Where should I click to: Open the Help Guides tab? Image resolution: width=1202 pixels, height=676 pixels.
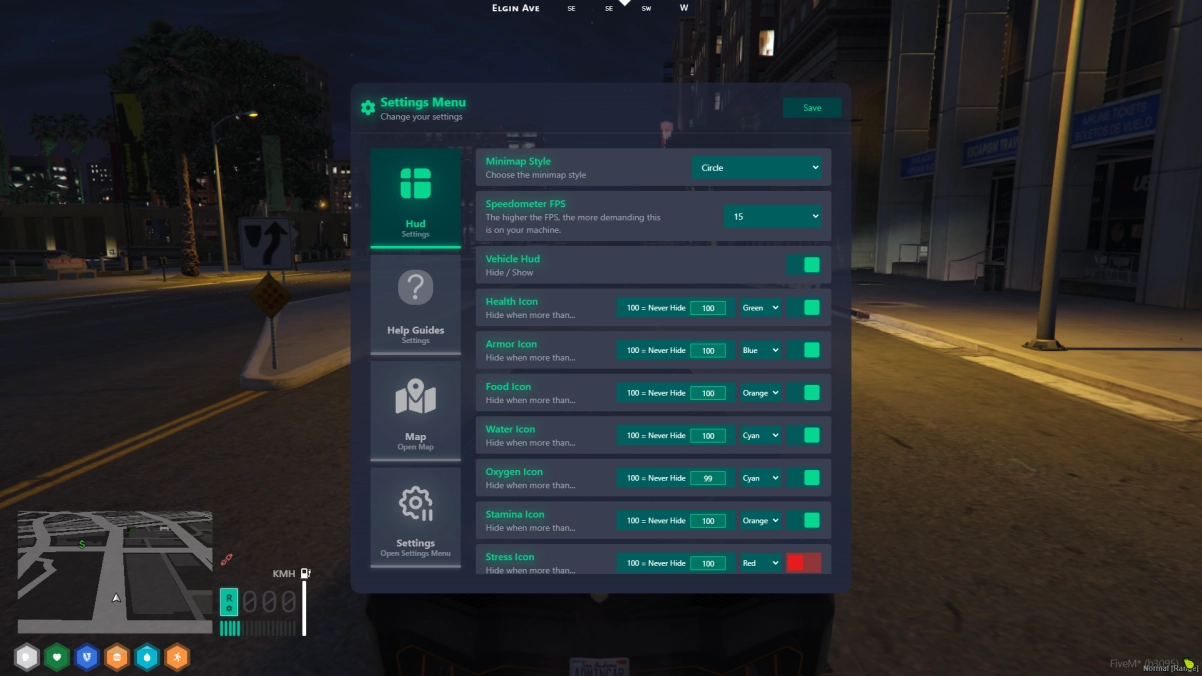click(415, 305)
